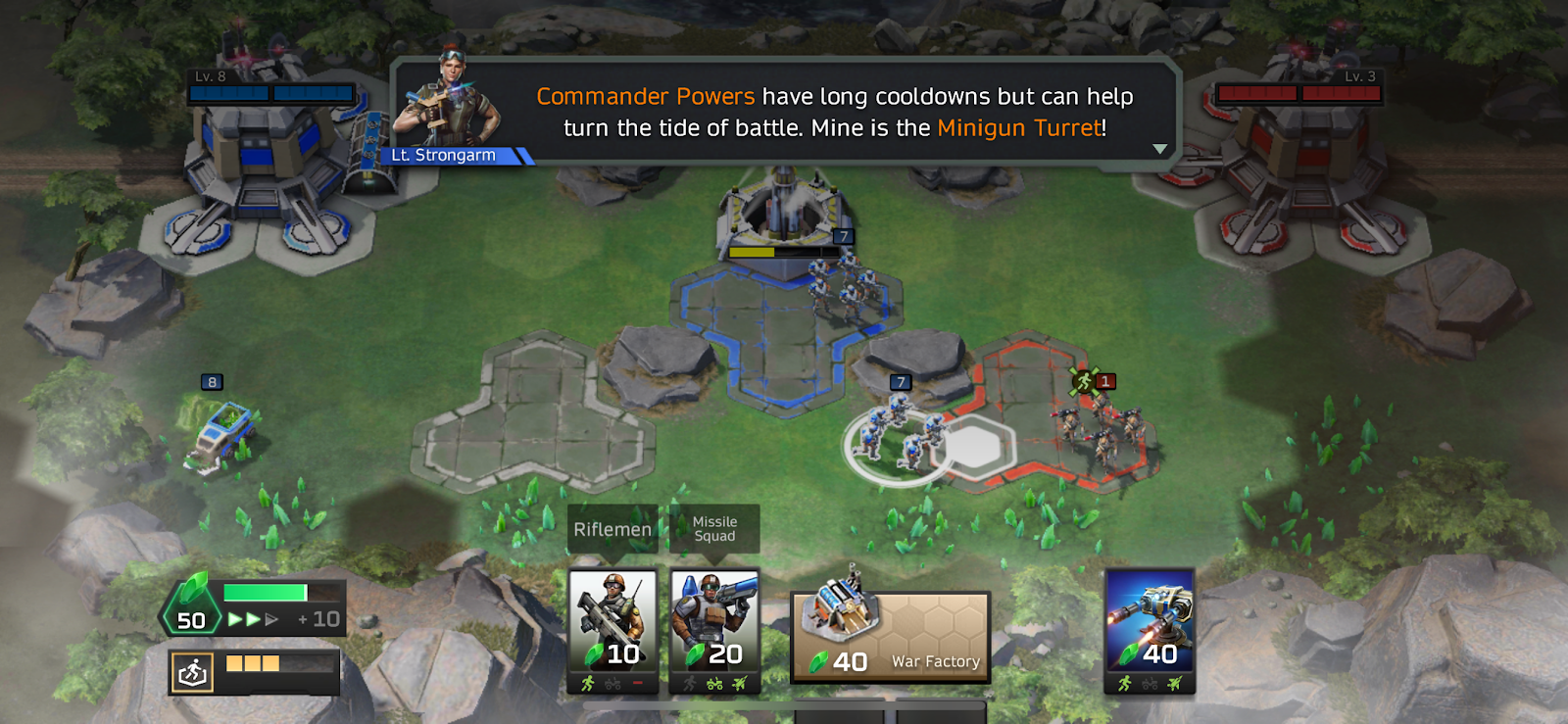Select the Riflemen unit card
1568x724 pixels.
tap(612, 627)
